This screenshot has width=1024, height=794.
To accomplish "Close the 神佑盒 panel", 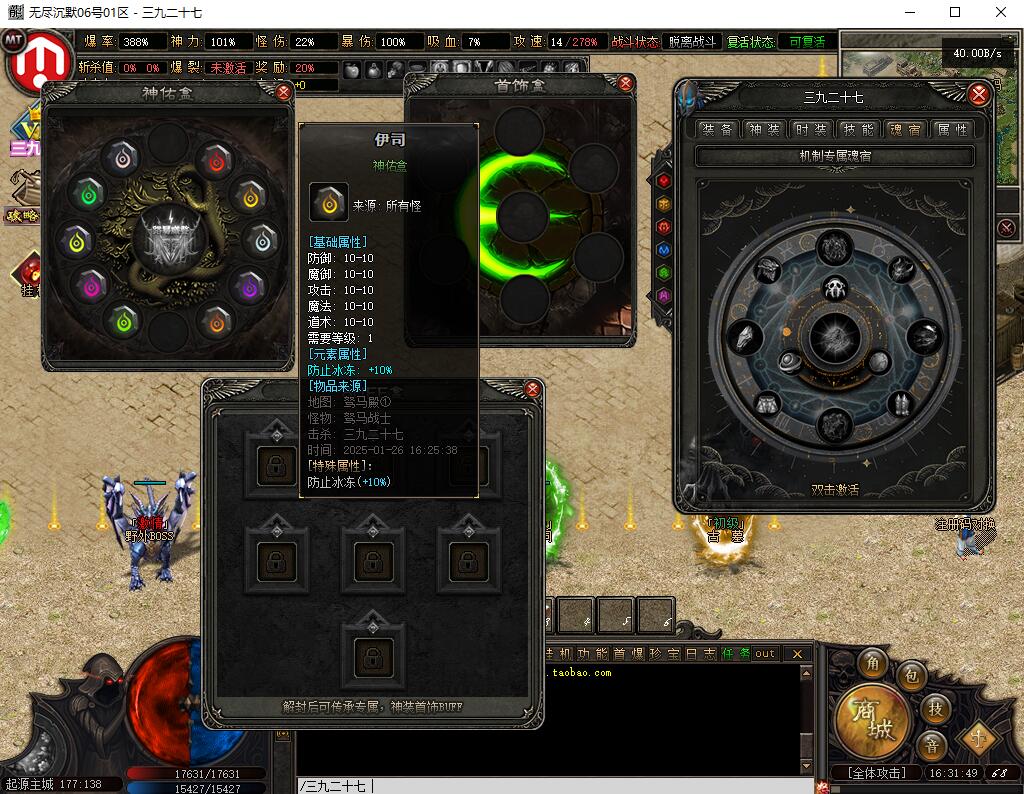I will point(283,92).
